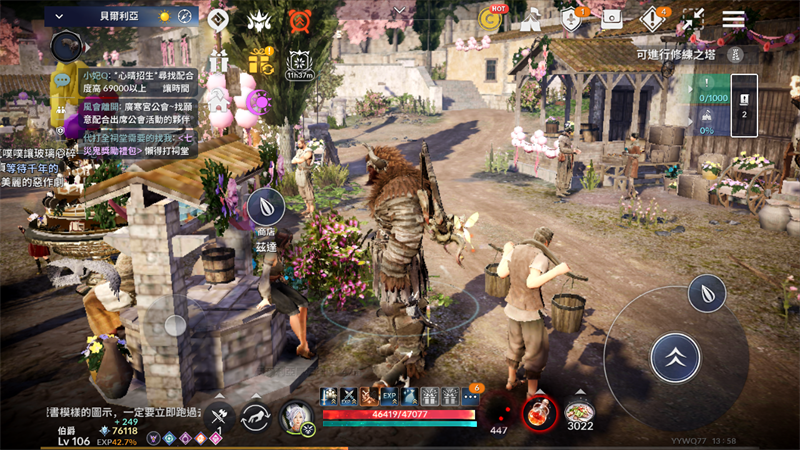
Task: Open the inventory bag icon
Action: tap(613, 18)
